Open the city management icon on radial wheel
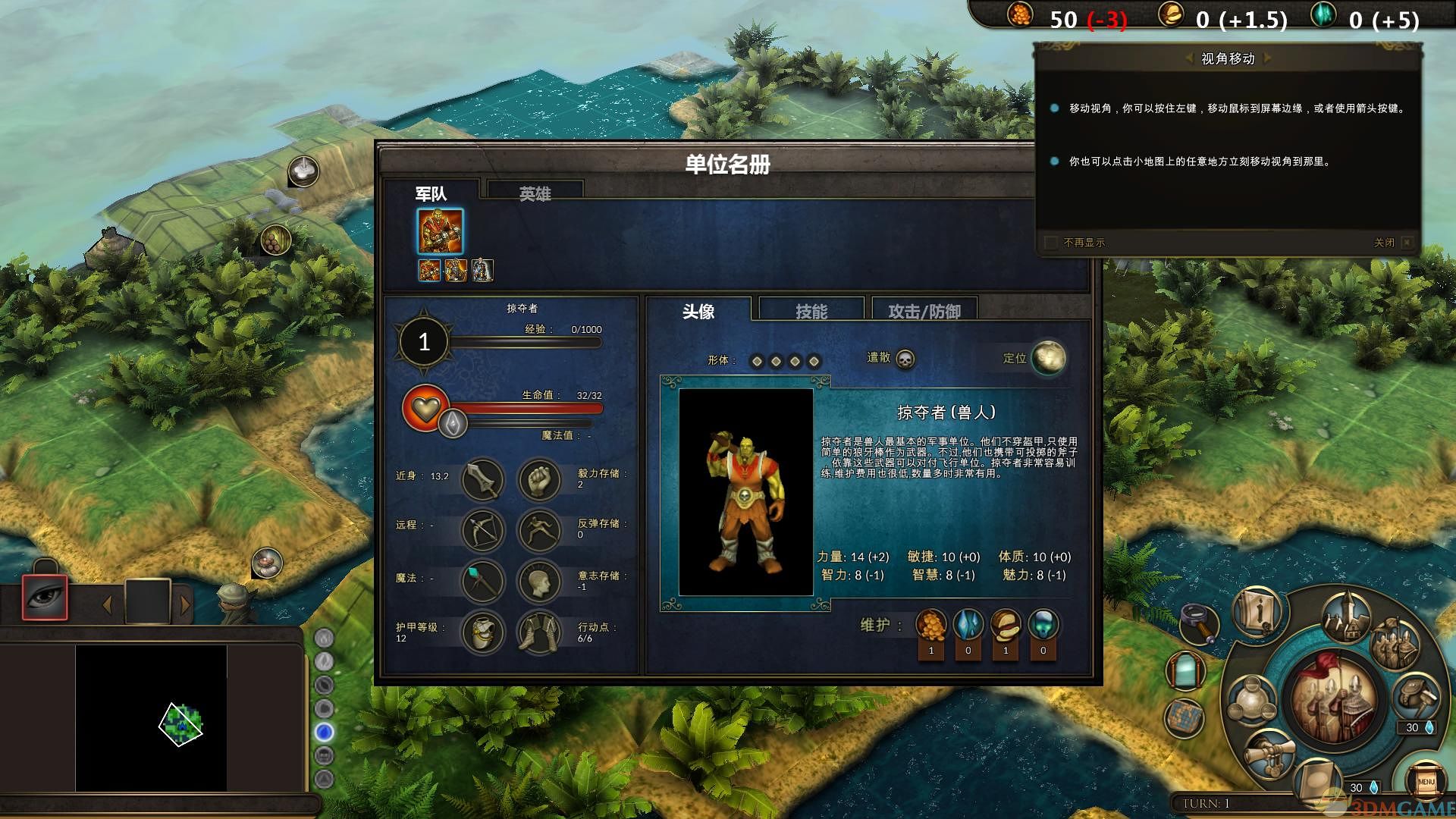1456x819 pixels. pyautogui.click(x=1346, y=619)
